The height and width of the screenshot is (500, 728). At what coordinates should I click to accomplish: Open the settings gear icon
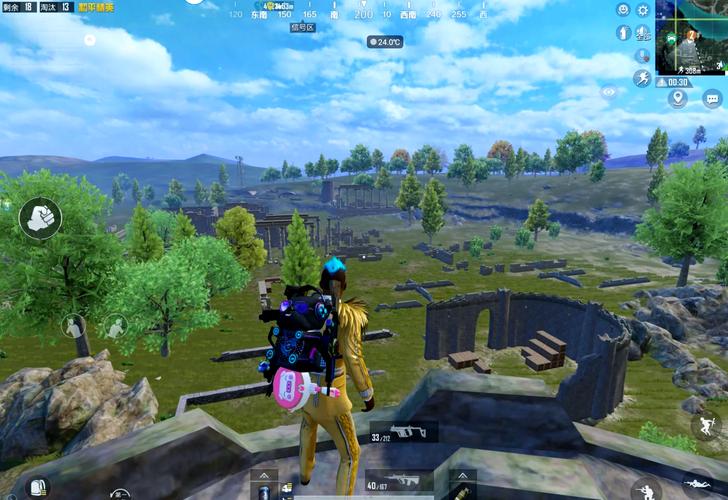pos(643,10)
